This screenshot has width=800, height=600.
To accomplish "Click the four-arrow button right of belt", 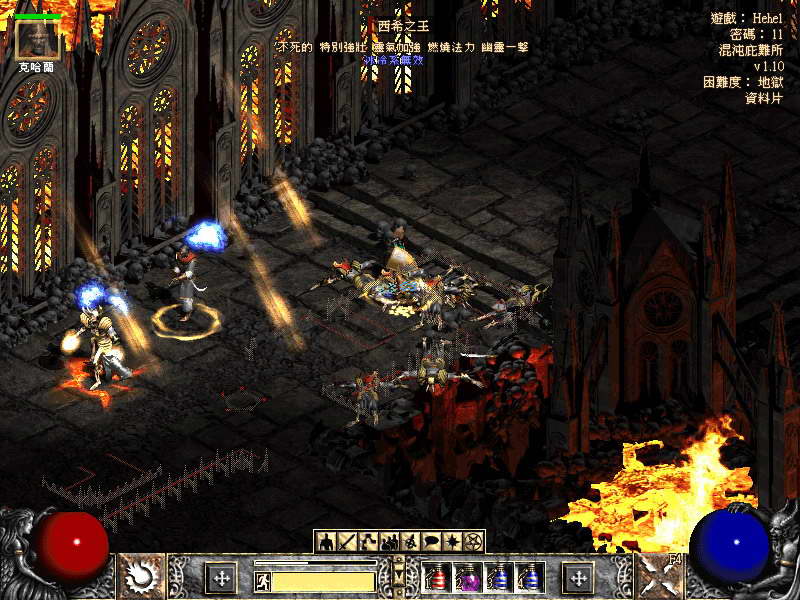I will pyautogui.click(x=578, y=577).
